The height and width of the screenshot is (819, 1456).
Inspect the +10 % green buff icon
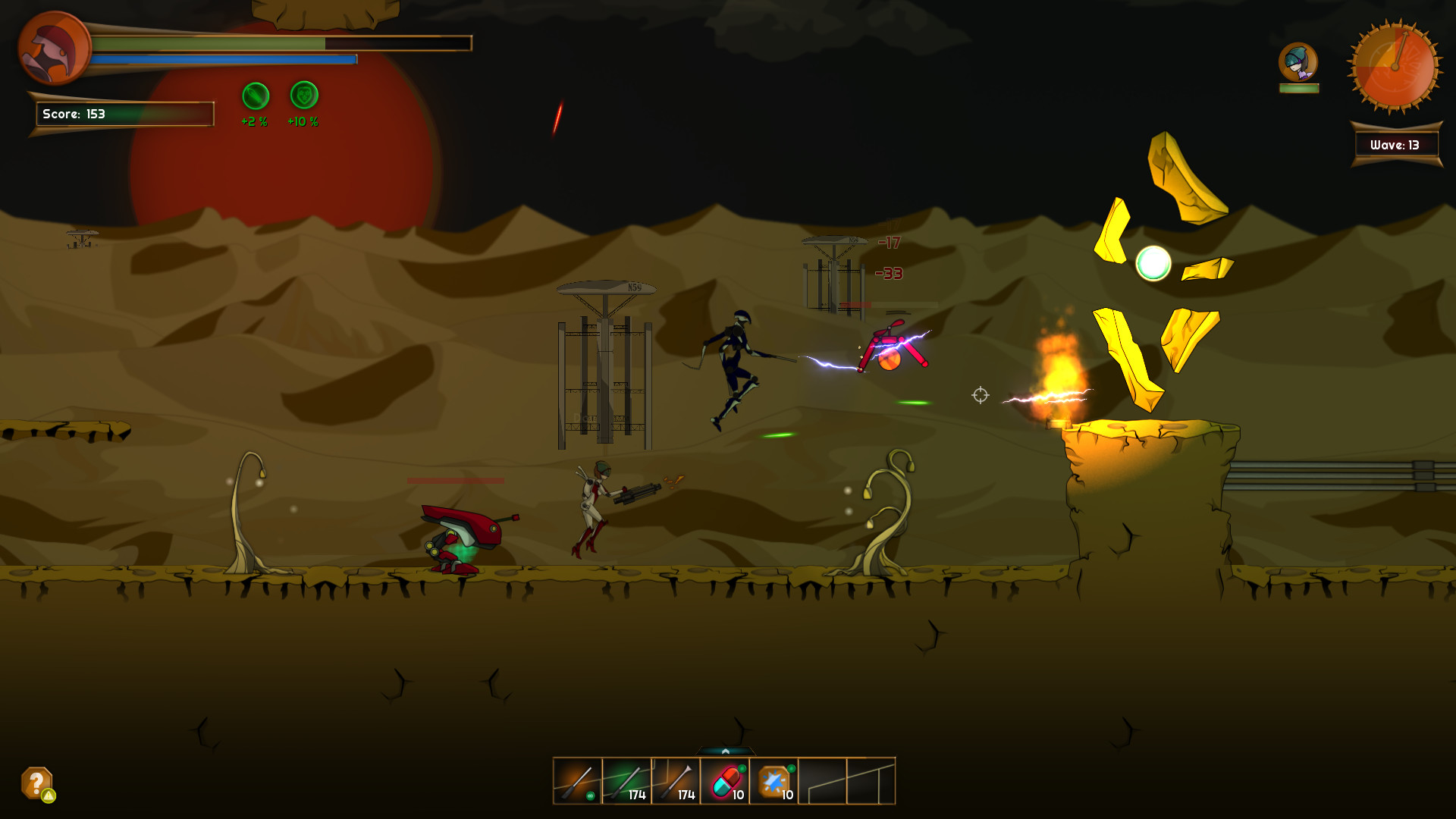(x=304, y=96)
